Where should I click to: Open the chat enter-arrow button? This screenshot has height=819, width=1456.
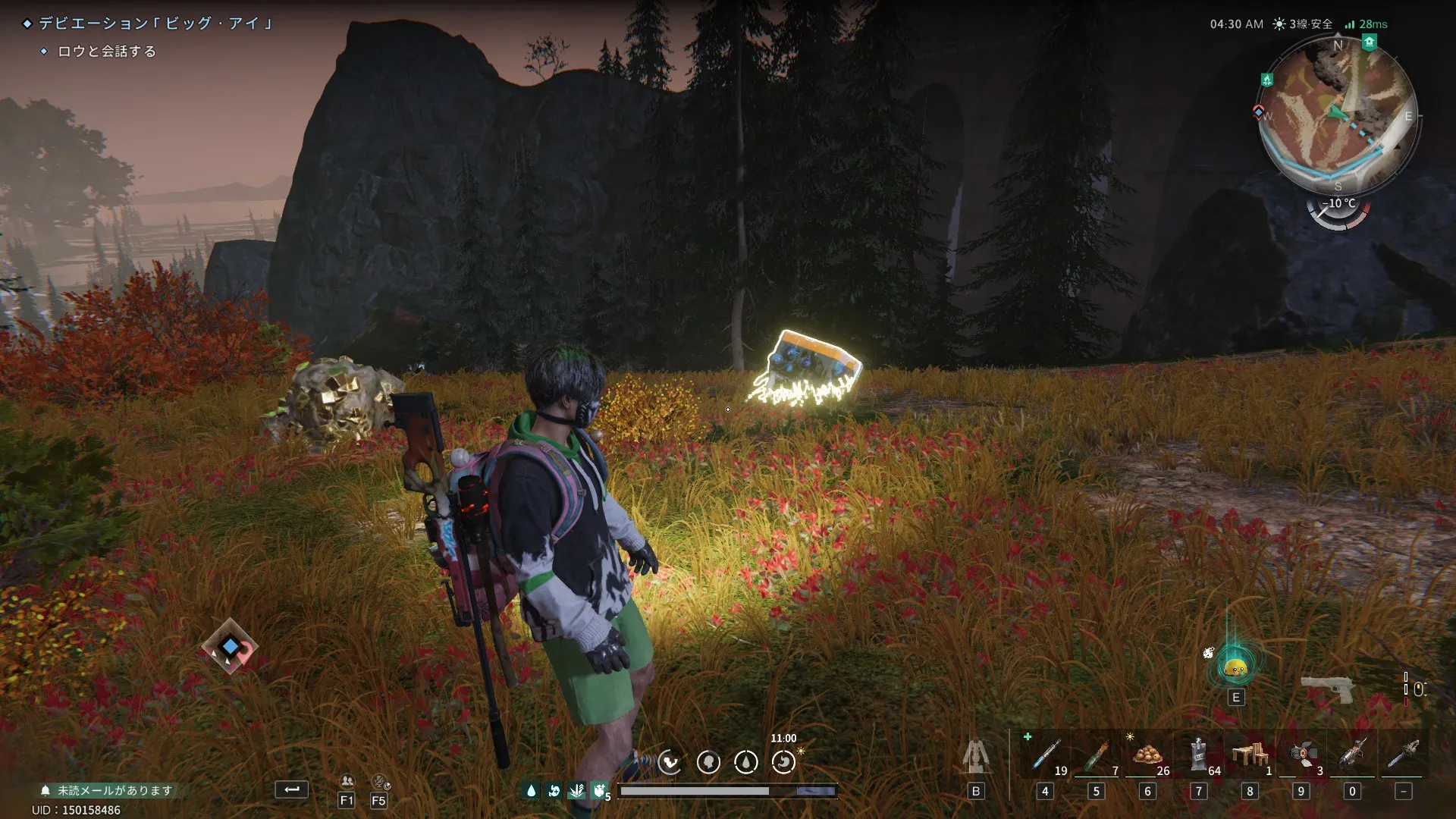(291, 789)
